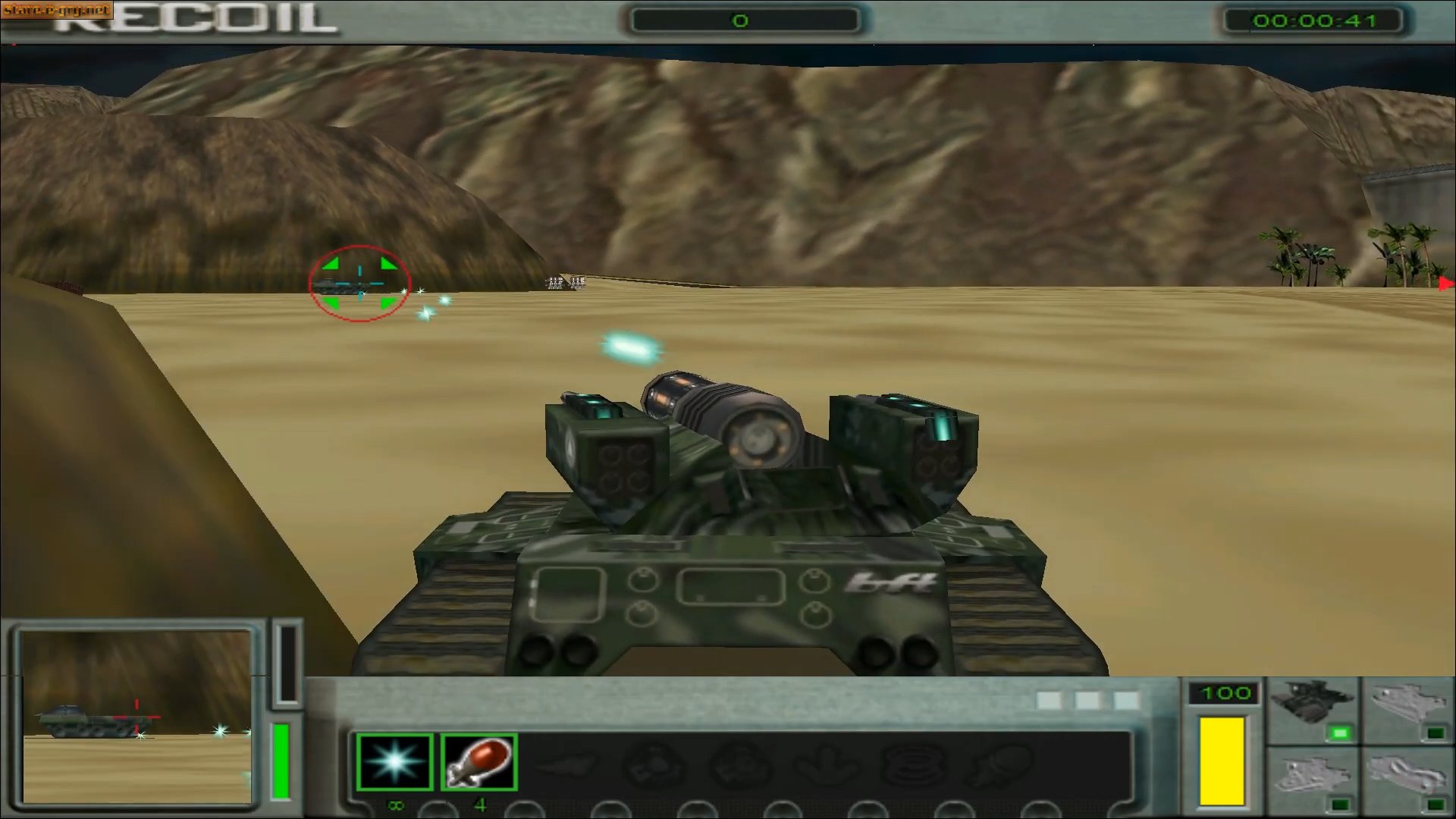This screenshot has height=819, width=1456.
Task: Select the bottom-right buggy chassis icon
Action: 1409,774
